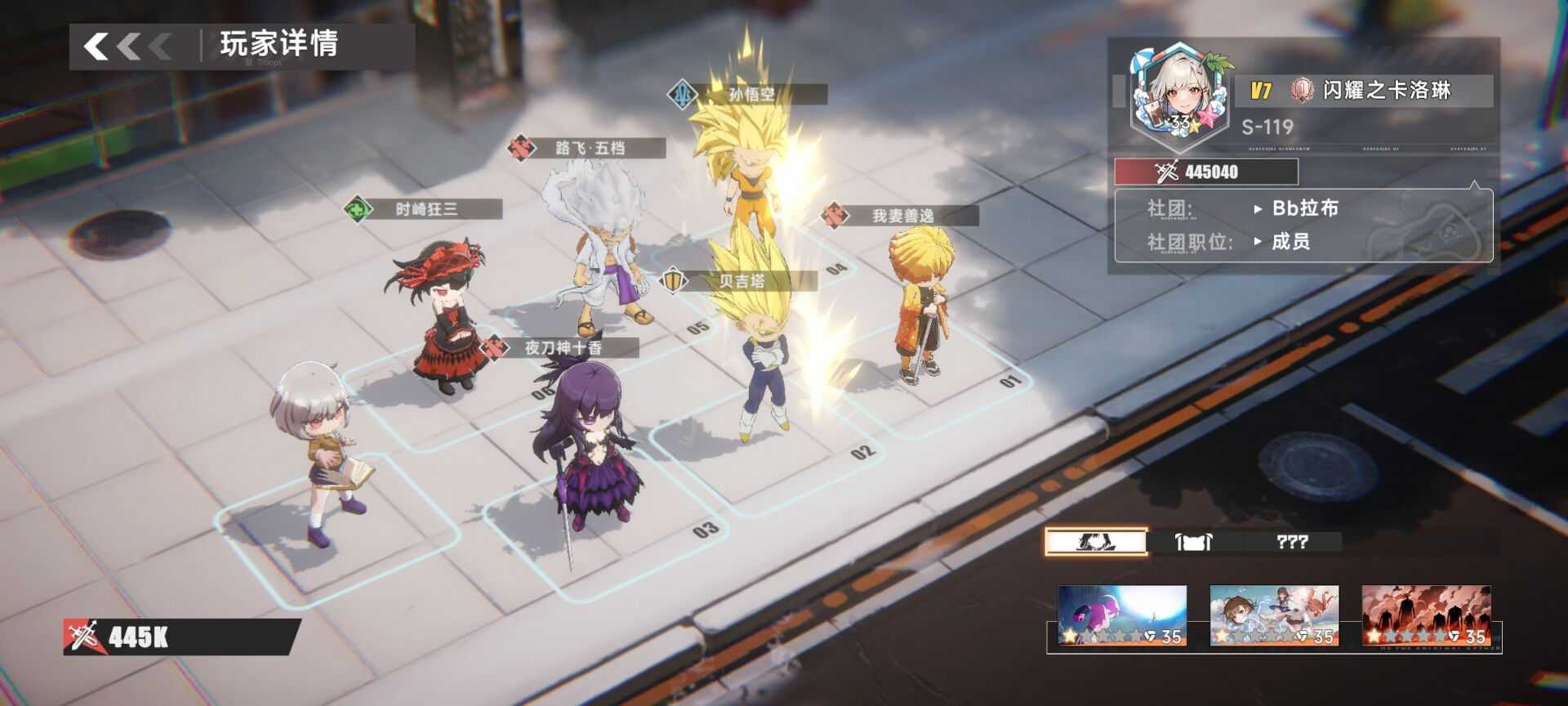Select the 时崎狂三 unit name tag
Viewport: 1568px width, 706px height.
(x=426, y=209)
